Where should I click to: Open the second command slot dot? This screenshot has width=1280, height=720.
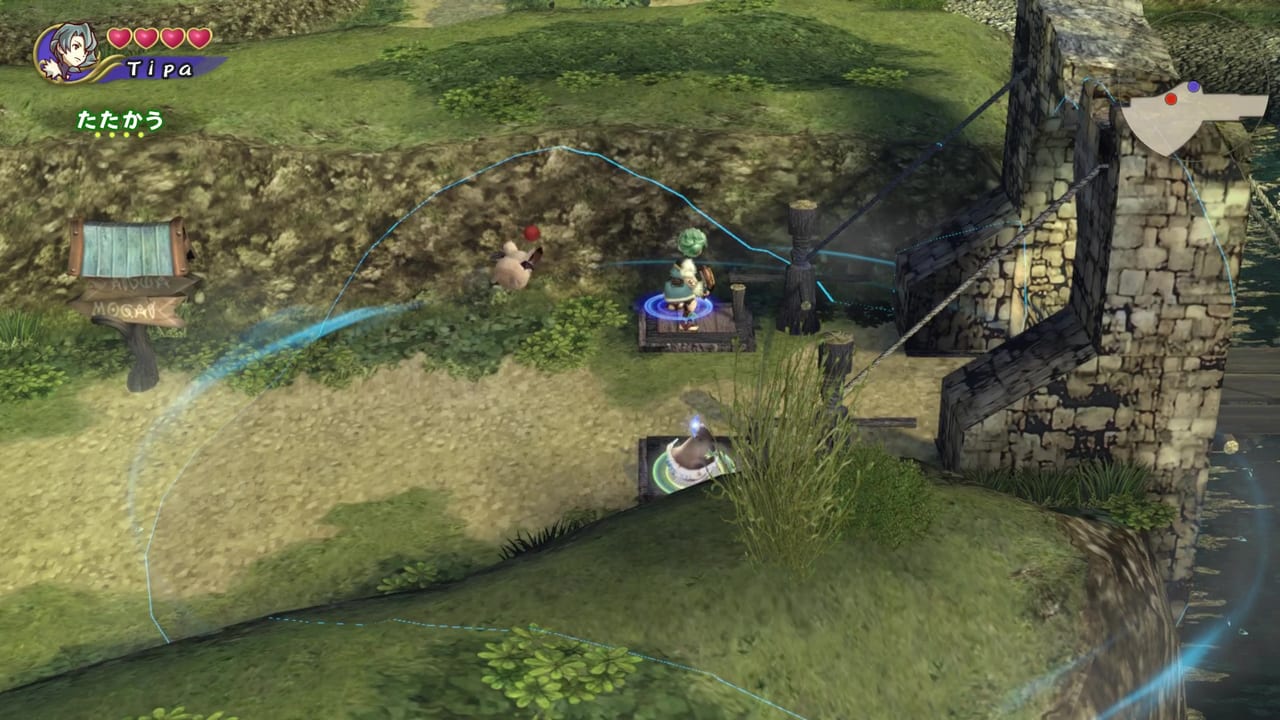tap(112, 134)
